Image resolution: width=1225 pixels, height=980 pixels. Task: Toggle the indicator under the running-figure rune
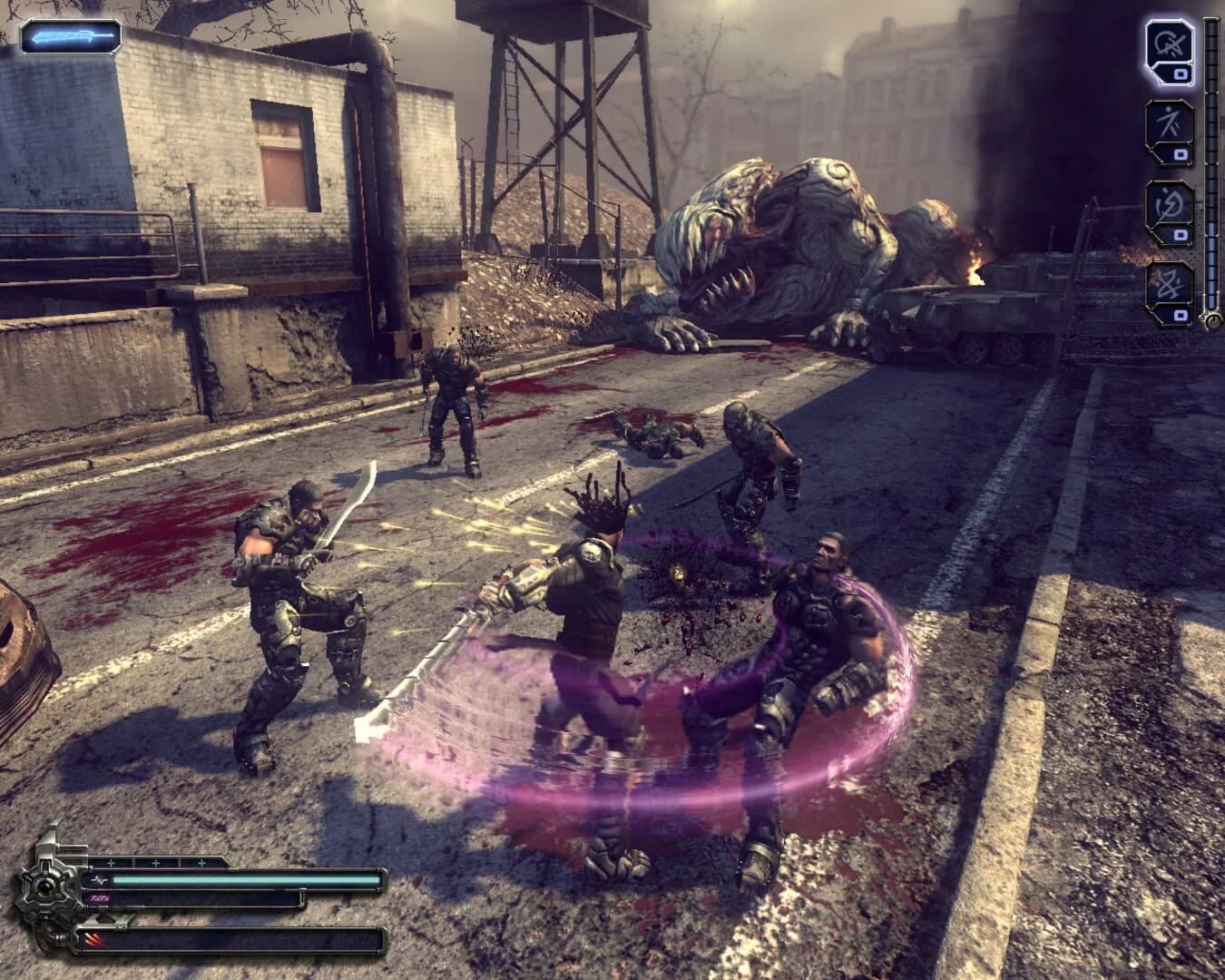[x=1181, y=152]
